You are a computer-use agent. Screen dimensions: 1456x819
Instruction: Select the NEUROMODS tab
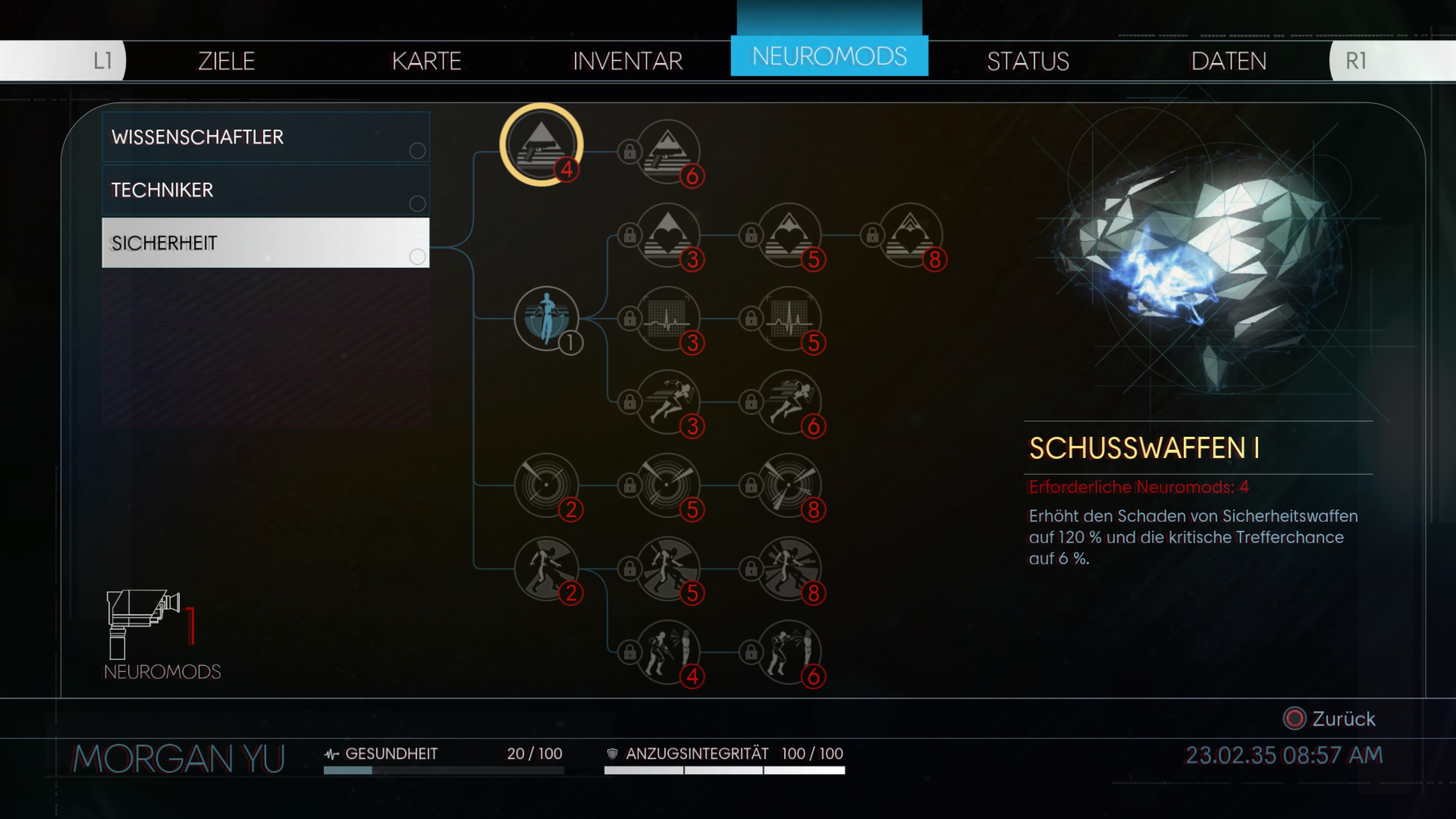click(x=828, y=56)
